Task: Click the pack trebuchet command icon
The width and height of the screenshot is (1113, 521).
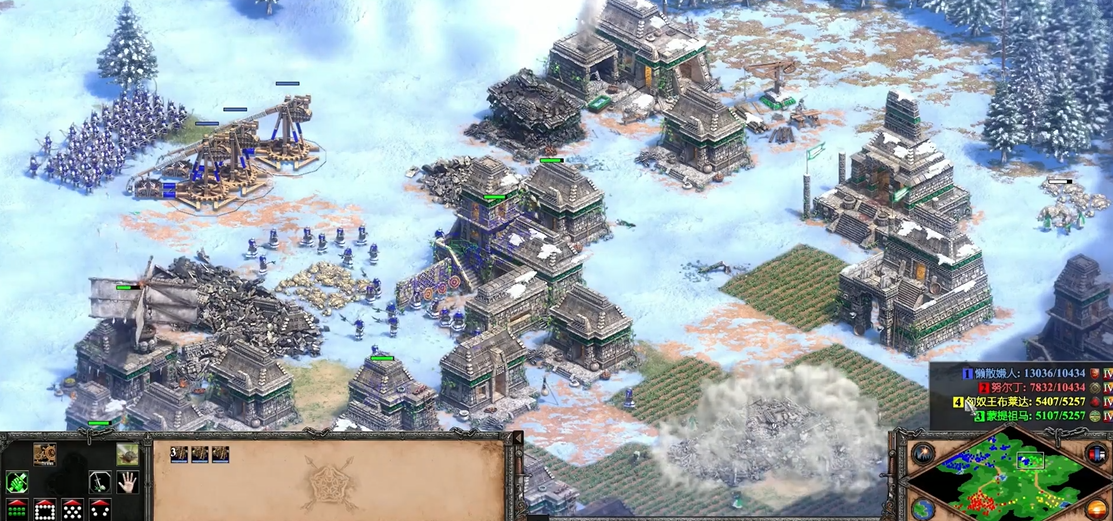Action: pyautogui.click(x=44, y=455)
